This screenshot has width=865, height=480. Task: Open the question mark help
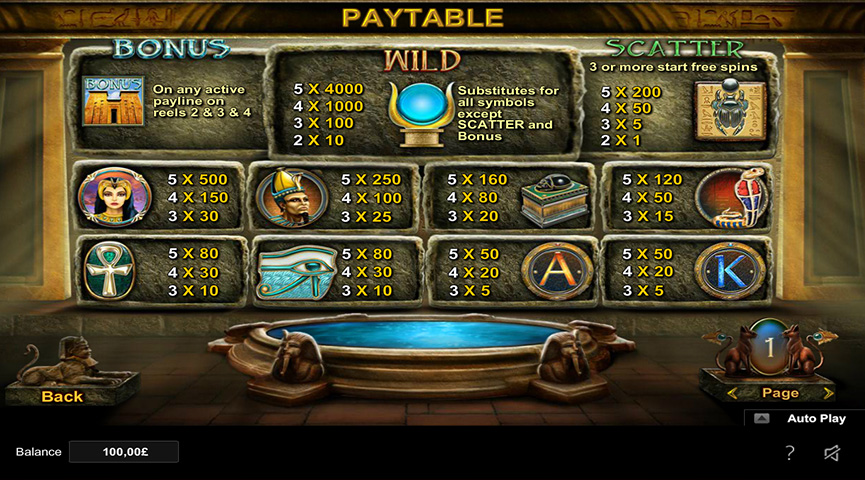(789, 453)
